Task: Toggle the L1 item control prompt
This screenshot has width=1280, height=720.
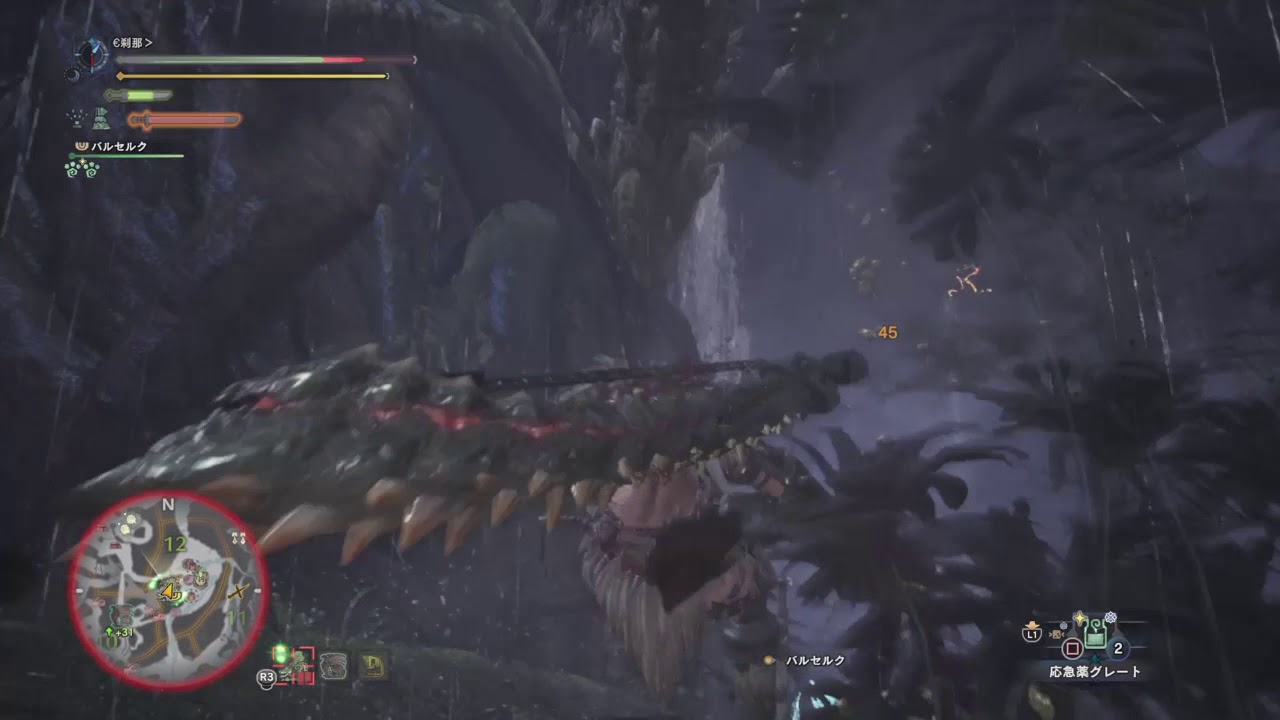Action: [1032, 633]
